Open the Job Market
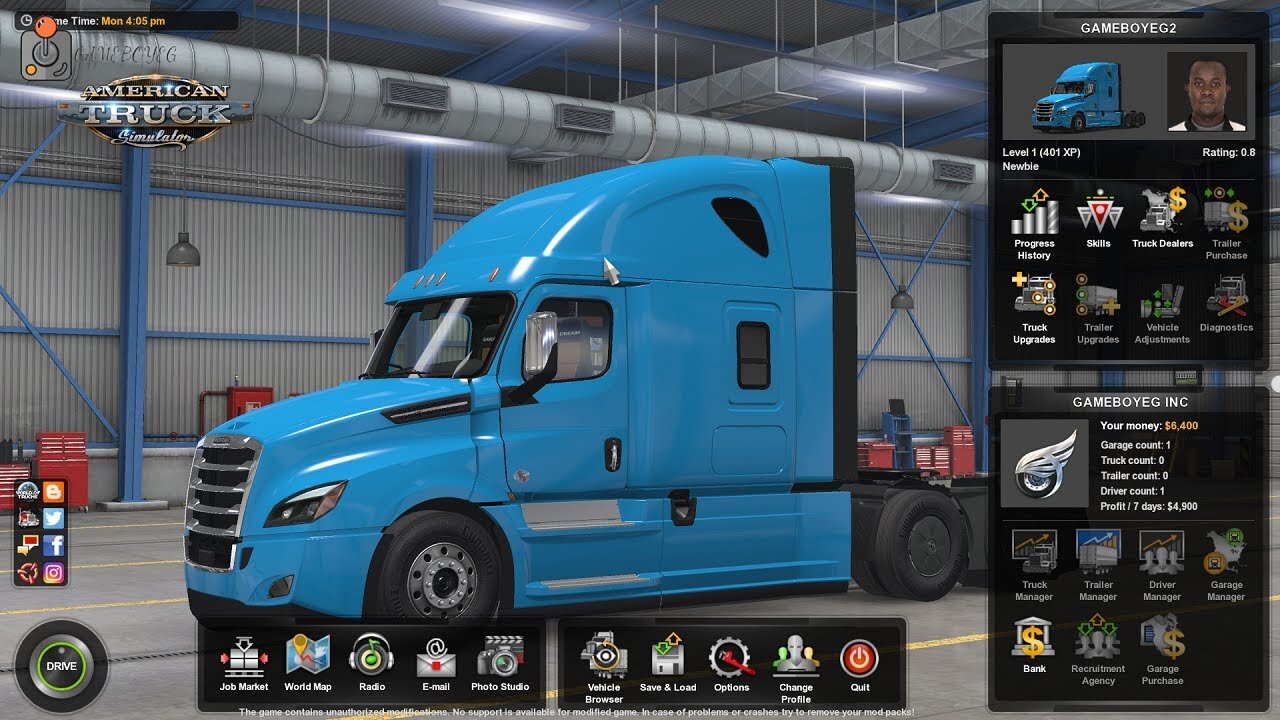Screen dimensions: 1280x720 (x=243, y=660)
